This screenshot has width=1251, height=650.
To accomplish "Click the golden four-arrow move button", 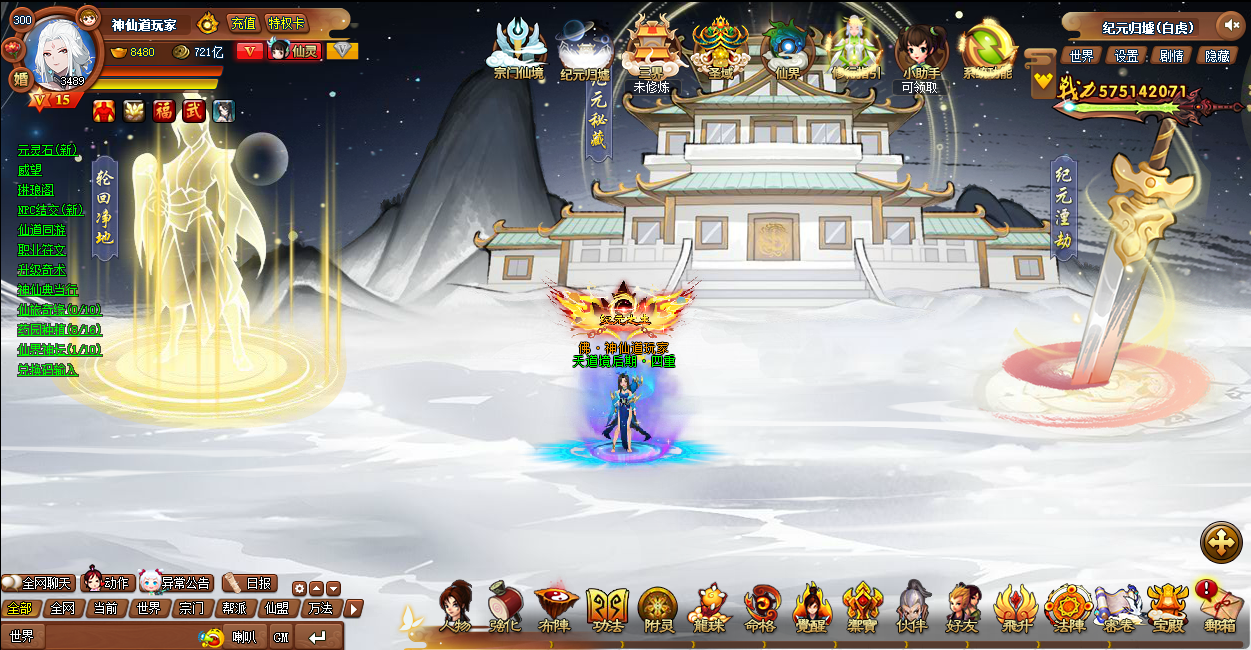I will pyautogui.click(x=1221, y=542).
